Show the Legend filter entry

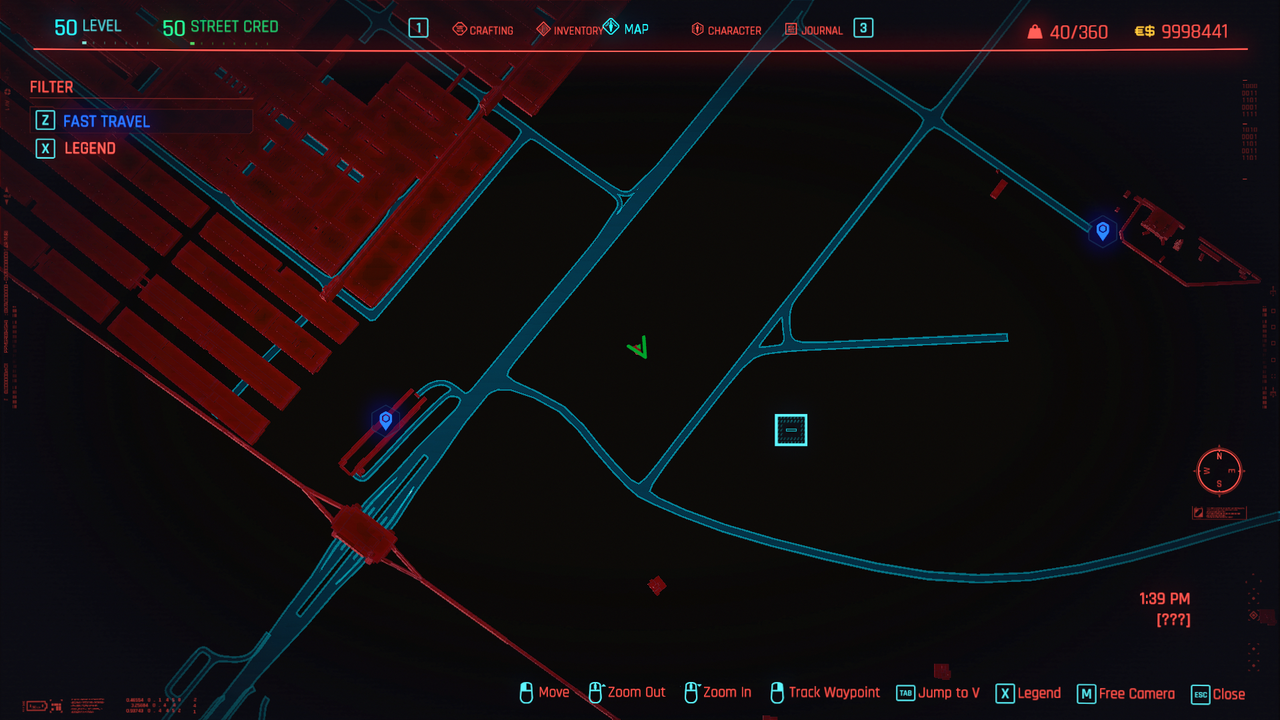(x=90, y=148)
